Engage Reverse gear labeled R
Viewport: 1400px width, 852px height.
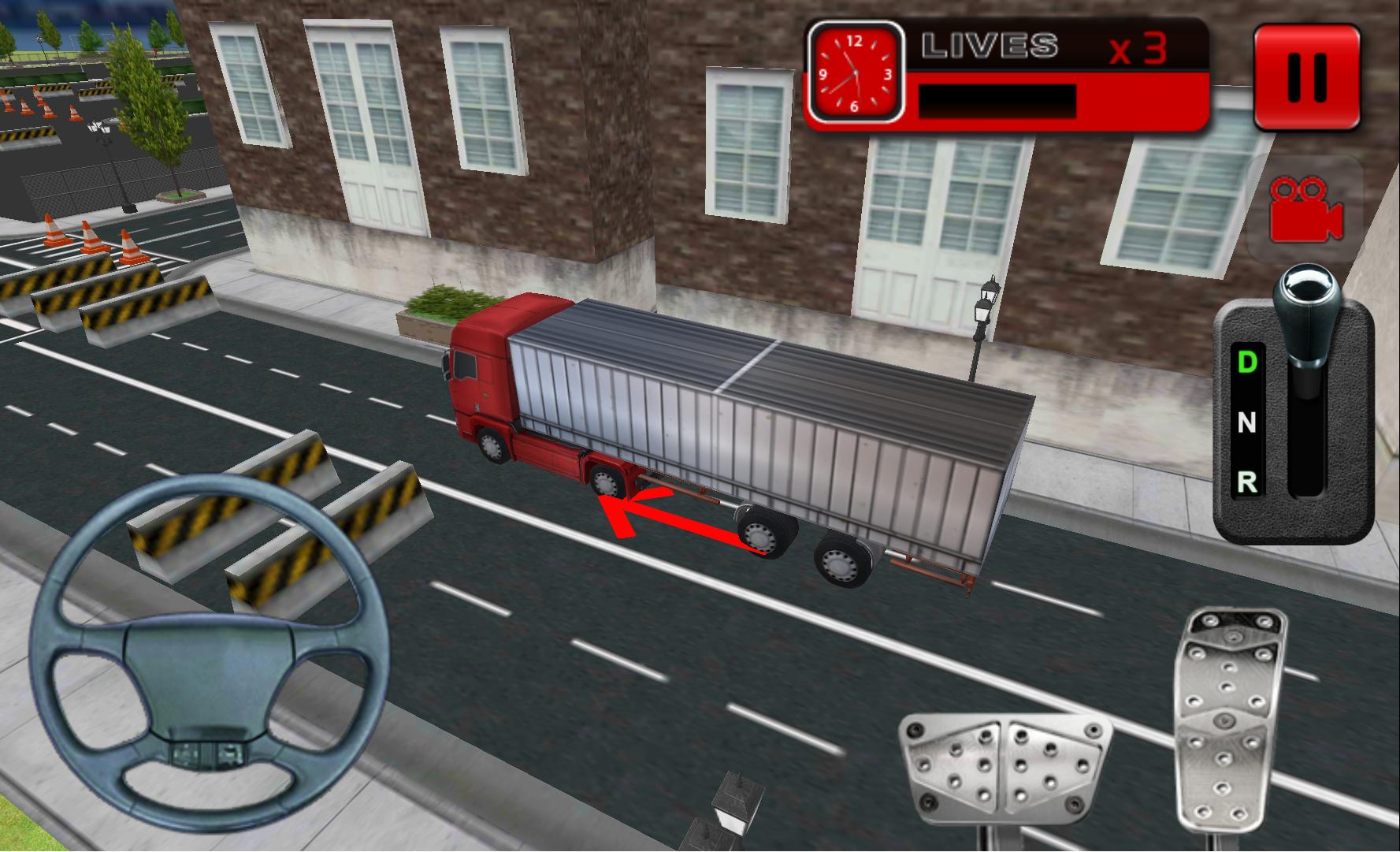click(x=1248, y=481)
